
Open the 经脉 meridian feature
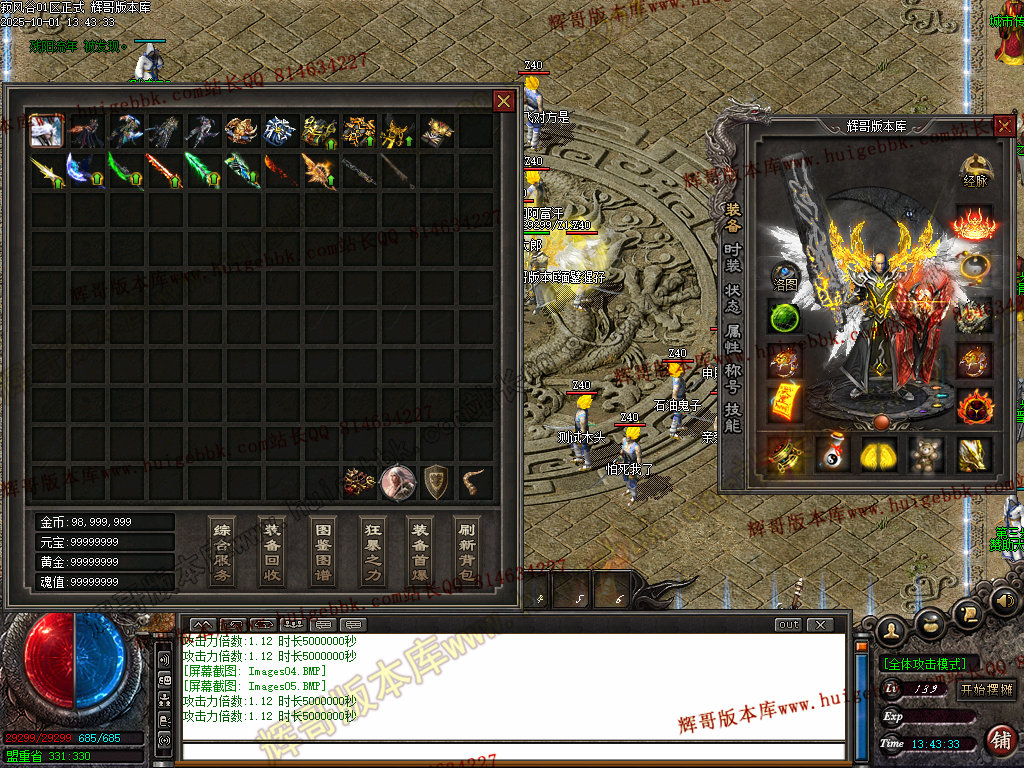(975, 171)
